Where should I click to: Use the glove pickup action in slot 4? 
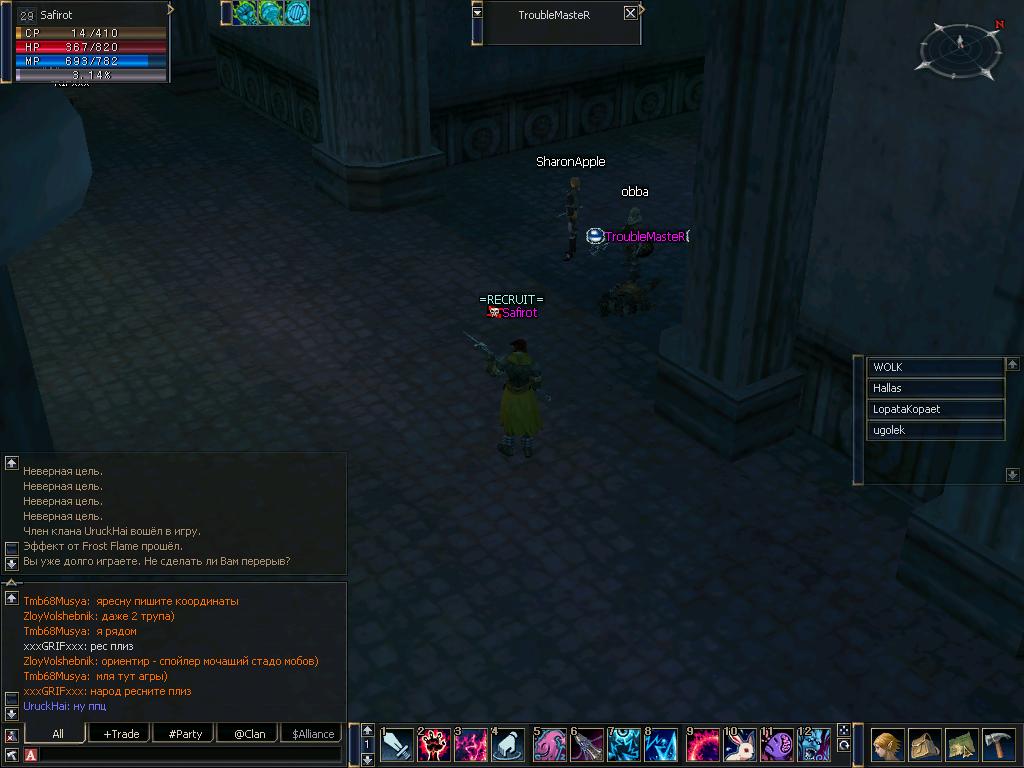[x=508, y=745]
